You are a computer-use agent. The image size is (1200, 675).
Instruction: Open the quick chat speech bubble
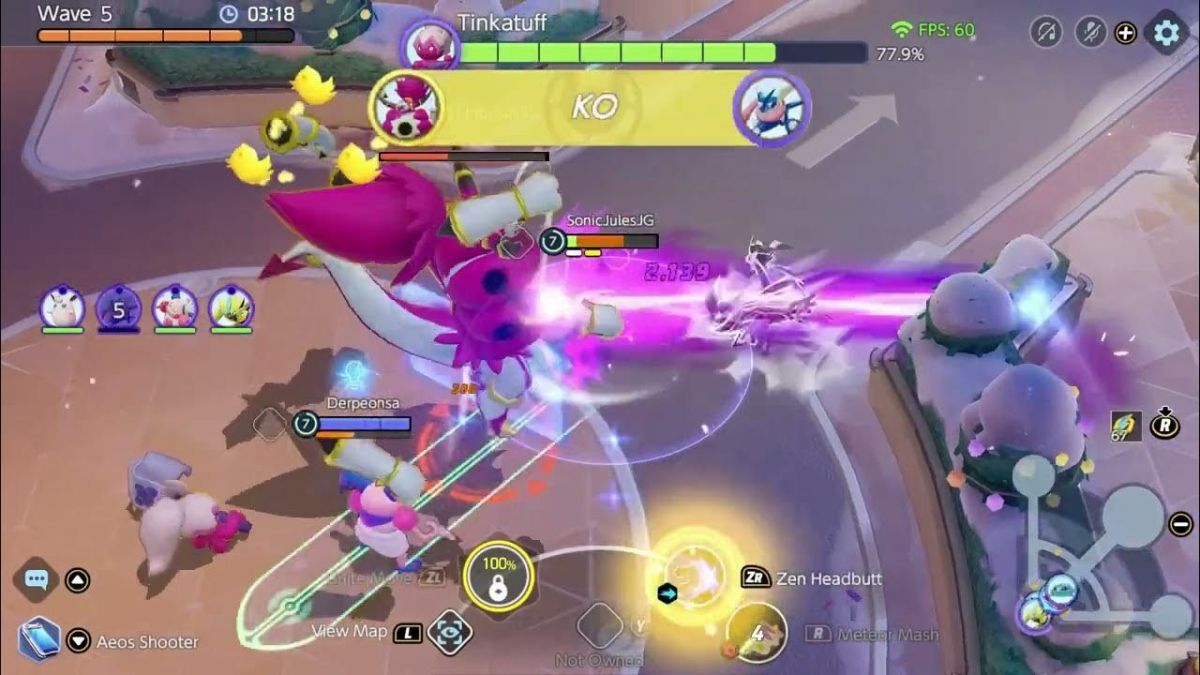coord(38,579)
